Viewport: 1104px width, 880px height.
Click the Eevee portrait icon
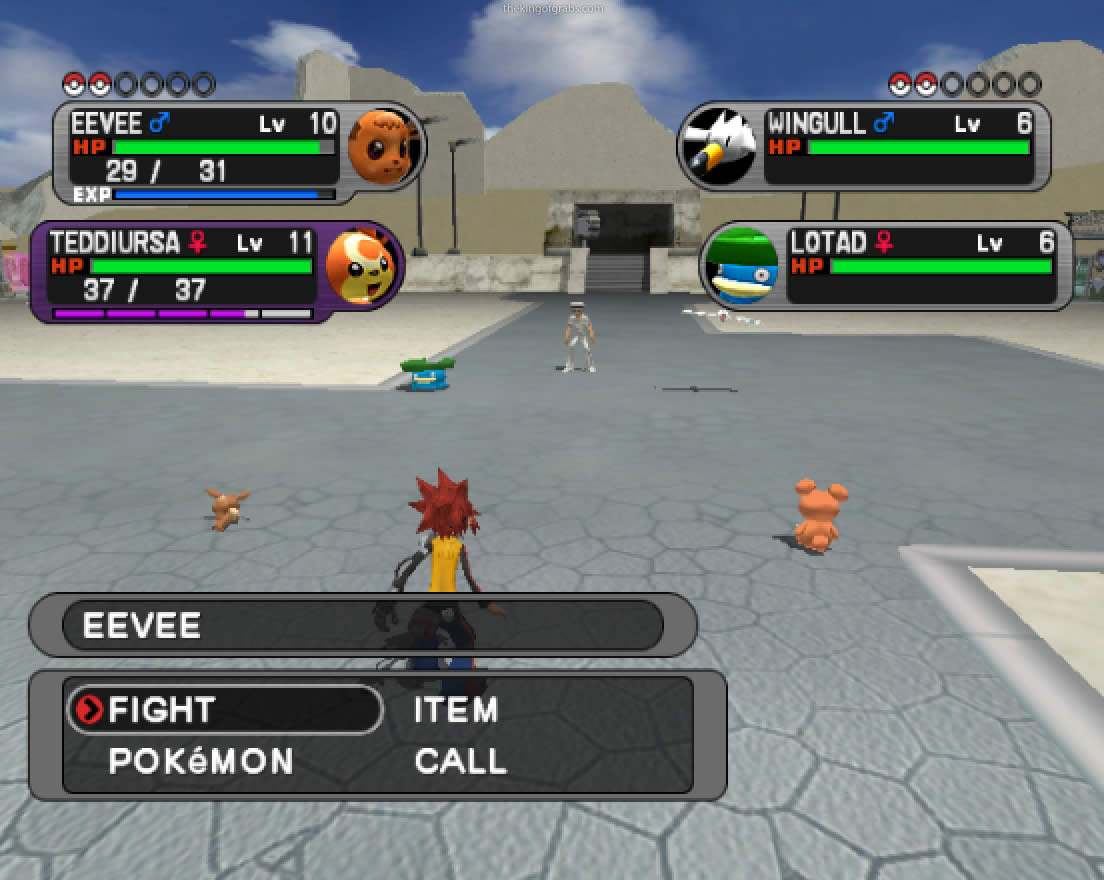pyautogui.click(x=381, y=145)
